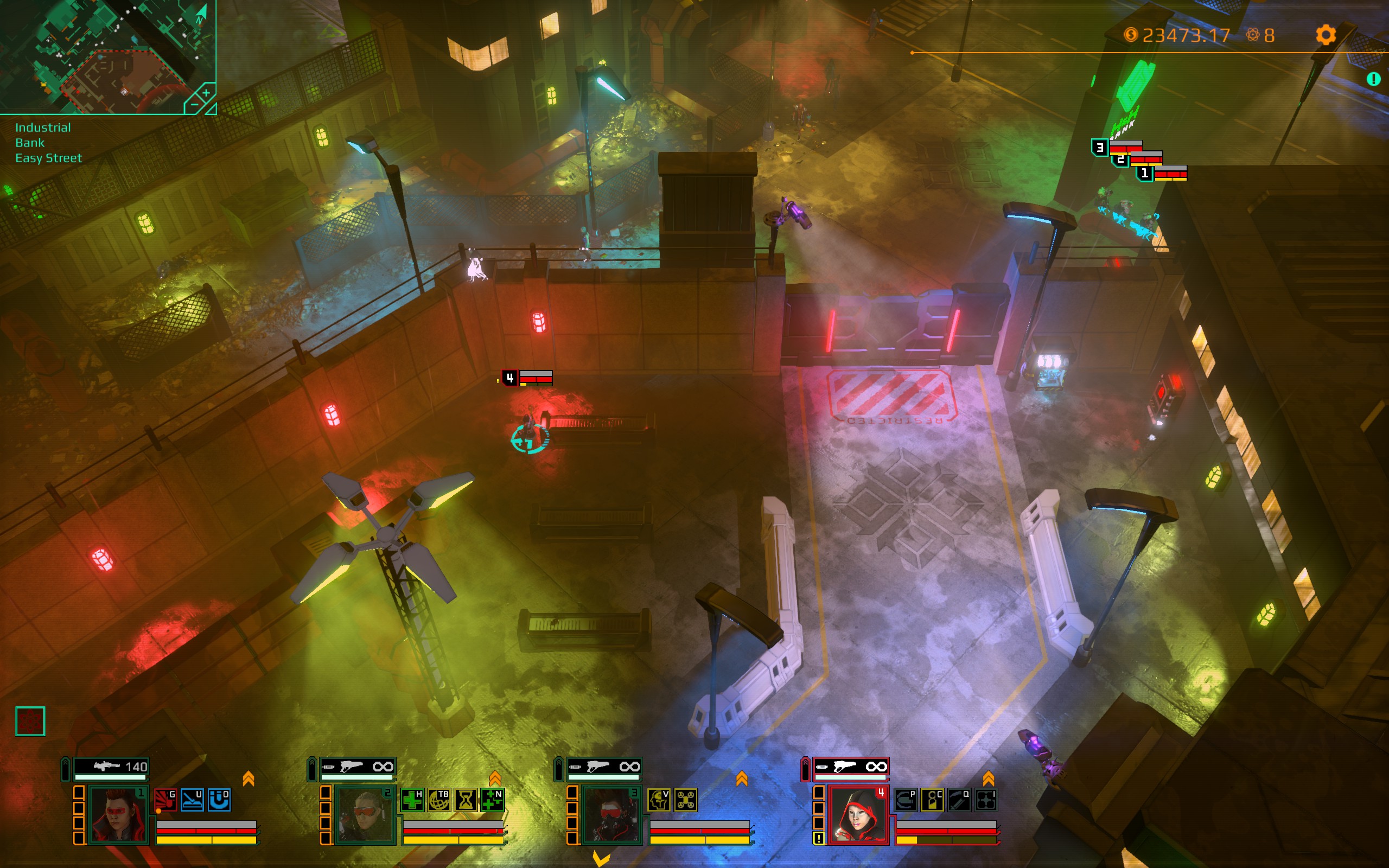The image size is (1389, 868).
Task: Click the green exclamation alert icon
Action: (1373, 79)
